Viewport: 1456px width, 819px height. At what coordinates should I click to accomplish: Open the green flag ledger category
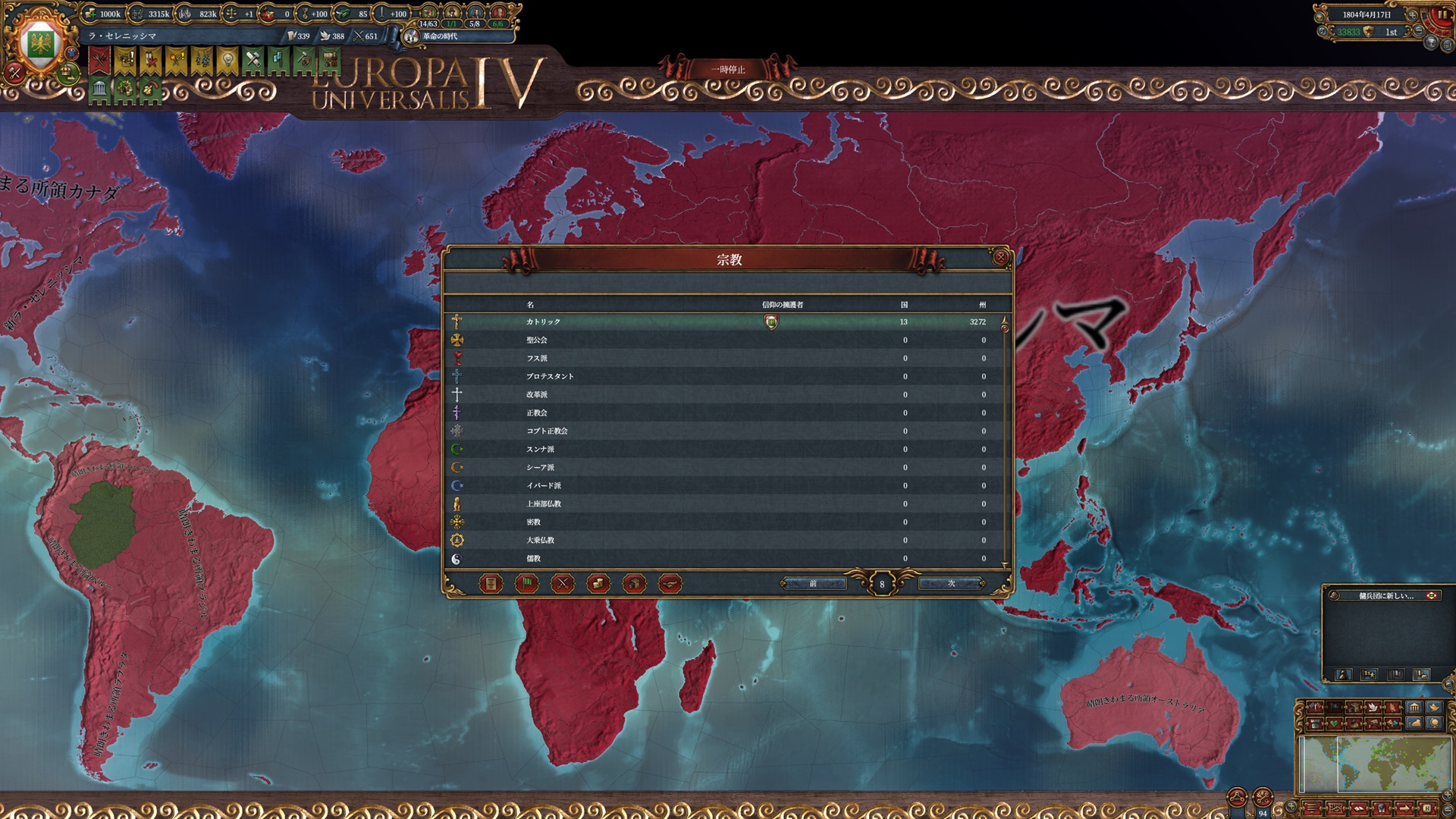pyautogui.click(x=526, y=583)
